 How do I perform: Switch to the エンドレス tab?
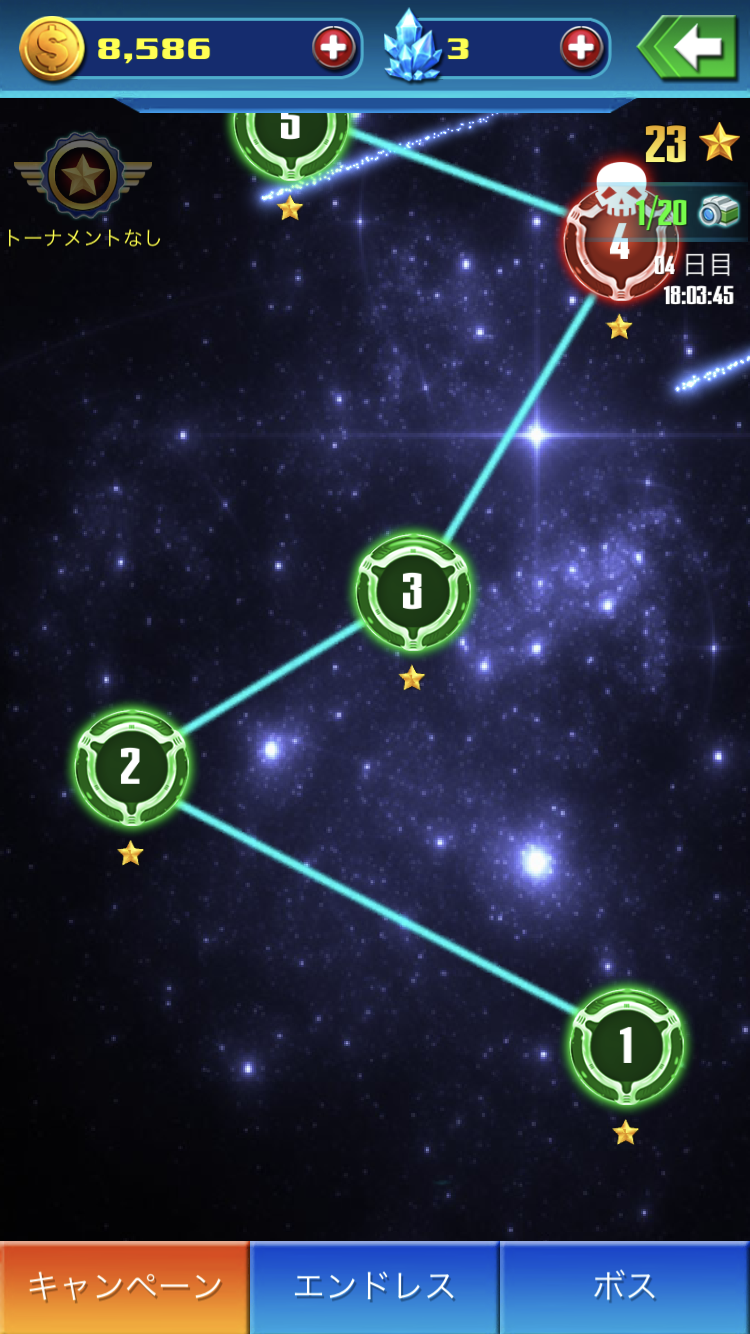pyautogui.click(x=374, y=1287)
